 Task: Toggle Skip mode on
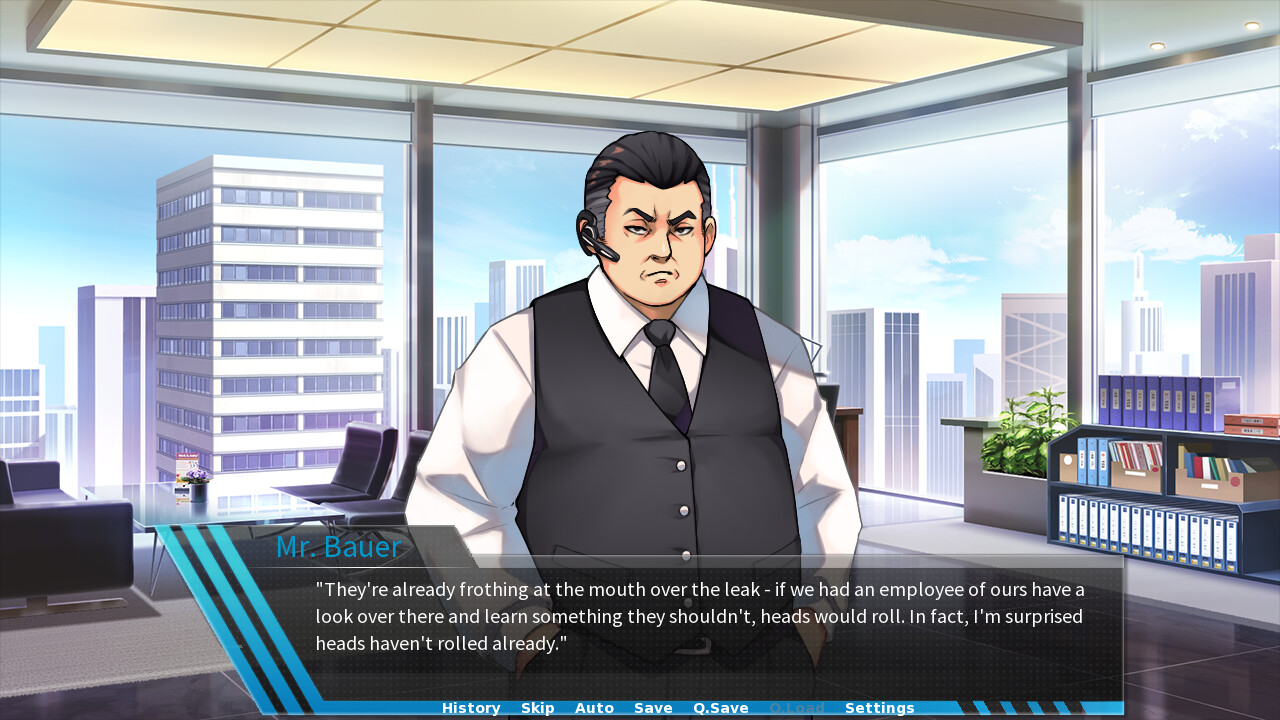coord(537,708)
